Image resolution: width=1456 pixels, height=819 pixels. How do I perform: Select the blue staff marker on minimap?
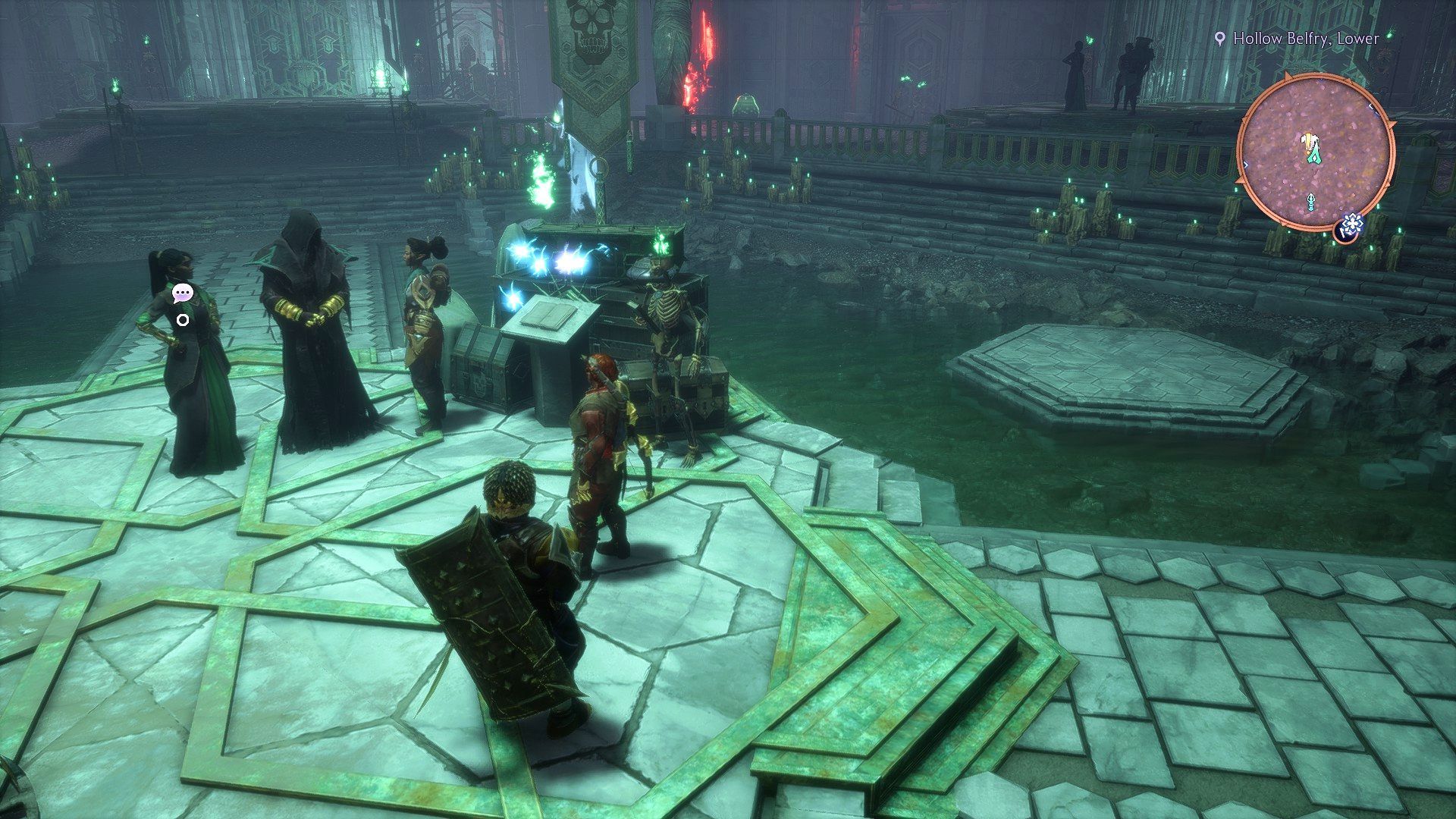click(x=1311, y=202)
